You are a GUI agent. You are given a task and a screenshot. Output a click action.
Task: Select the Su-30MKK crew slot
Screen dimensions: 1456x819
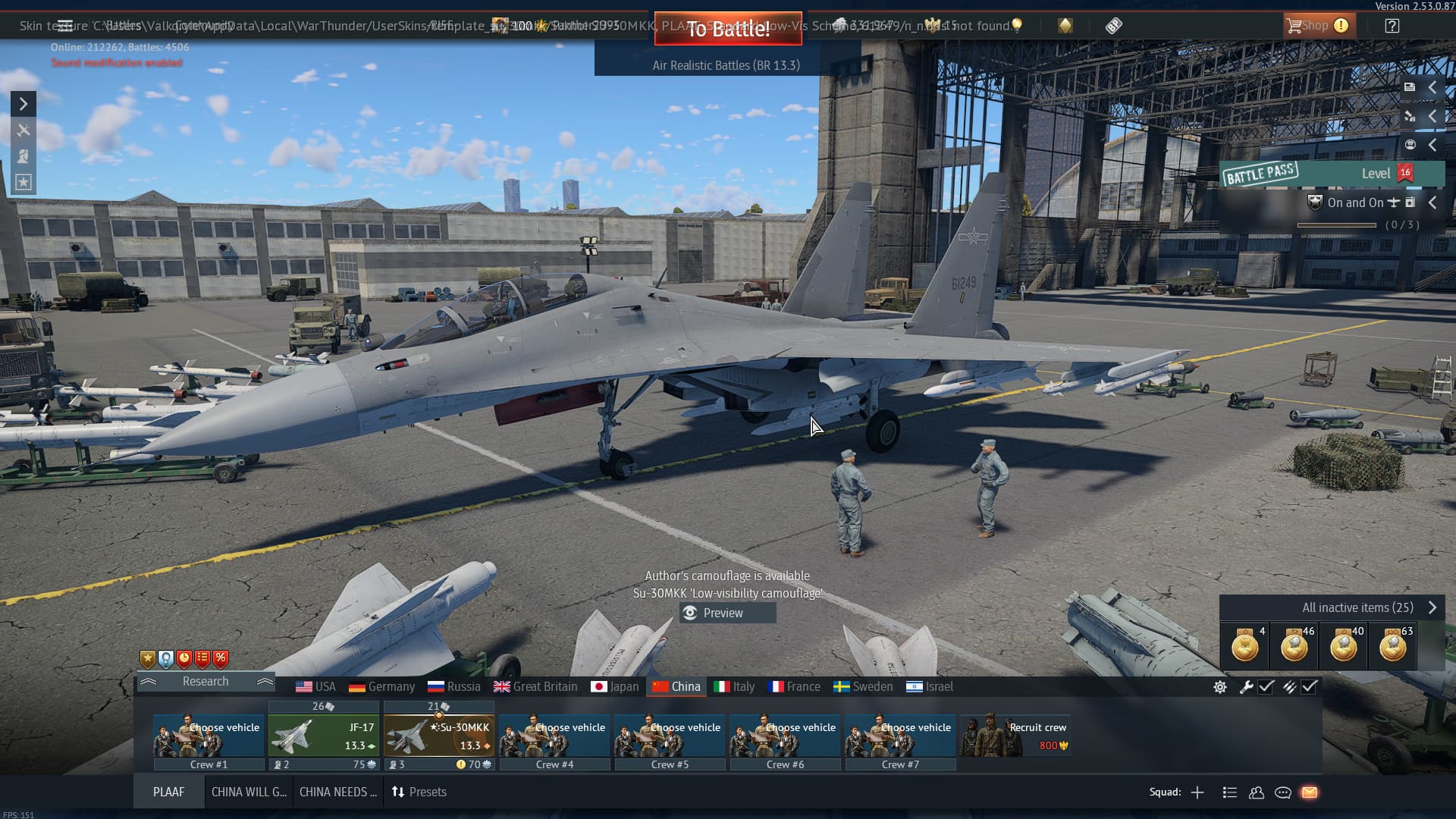point(439,736)
